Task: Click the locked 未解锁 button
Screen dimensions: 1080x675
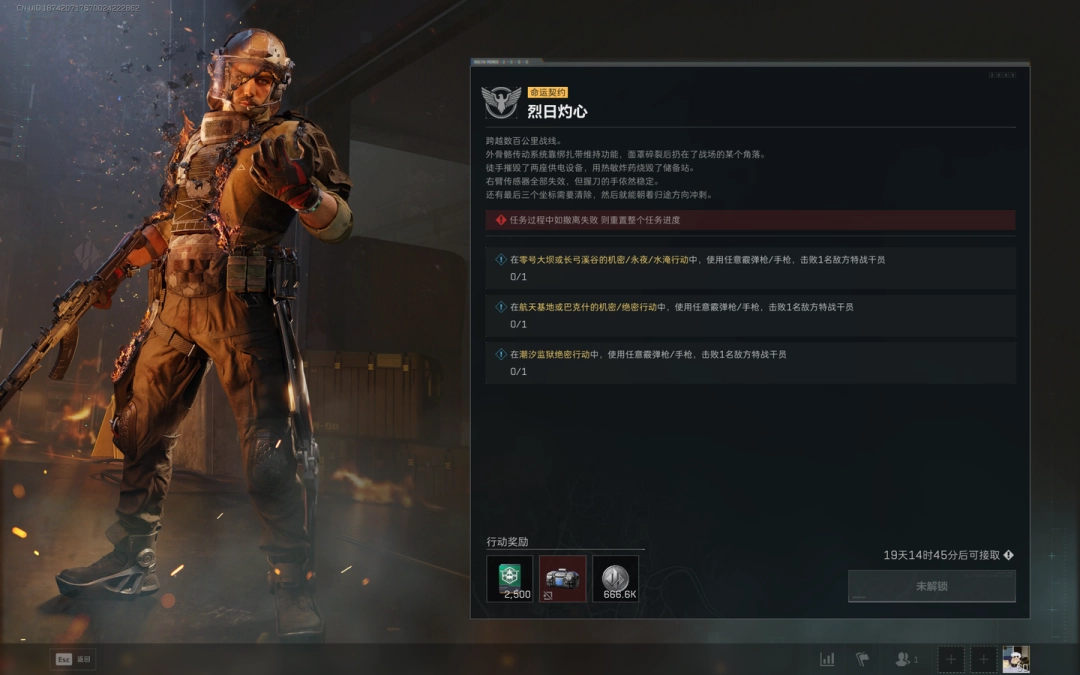Action: click(x=931, y=586)
